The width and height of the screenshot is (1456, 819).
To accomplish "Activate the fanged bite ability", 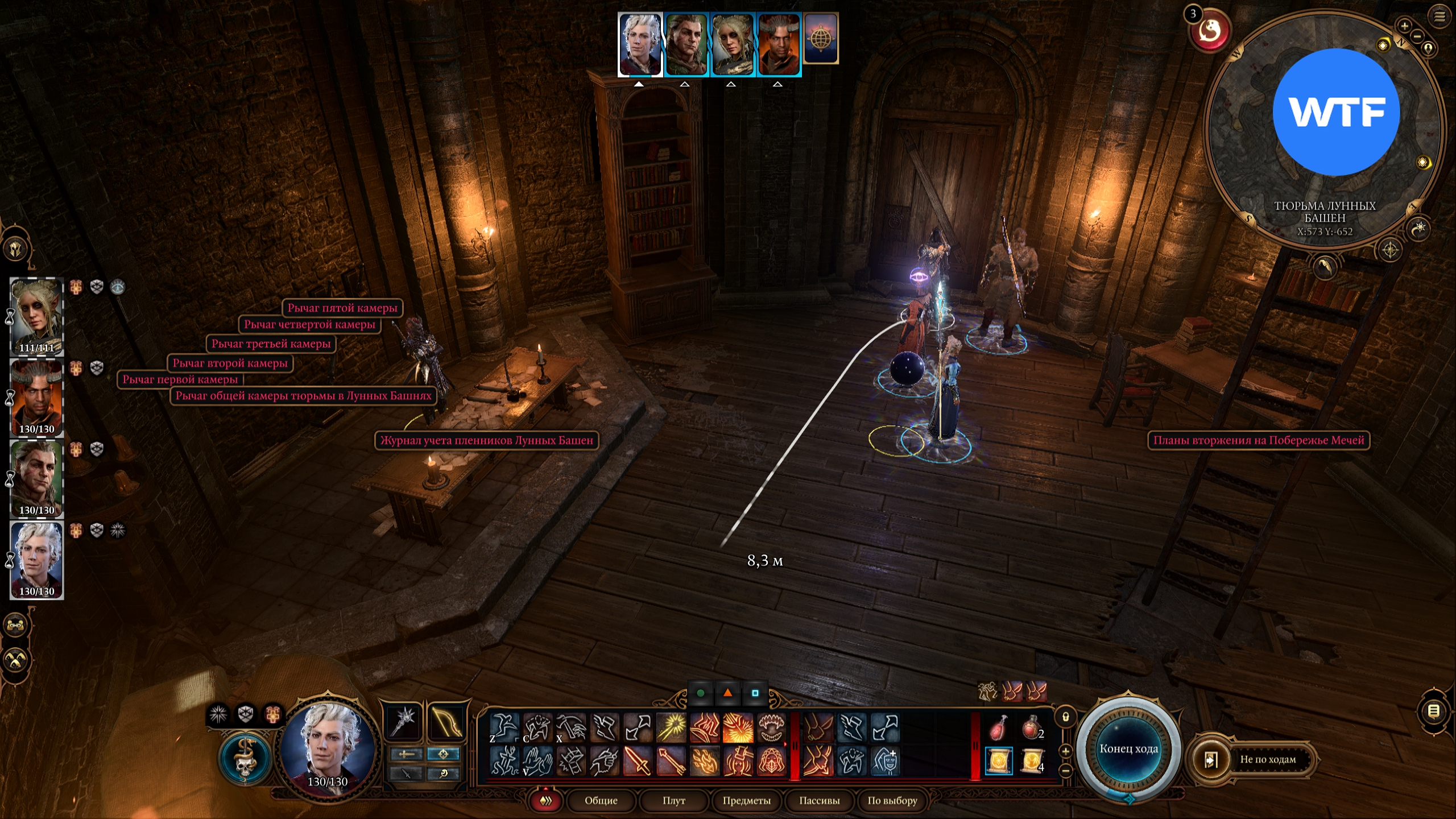I will point(771,727).
